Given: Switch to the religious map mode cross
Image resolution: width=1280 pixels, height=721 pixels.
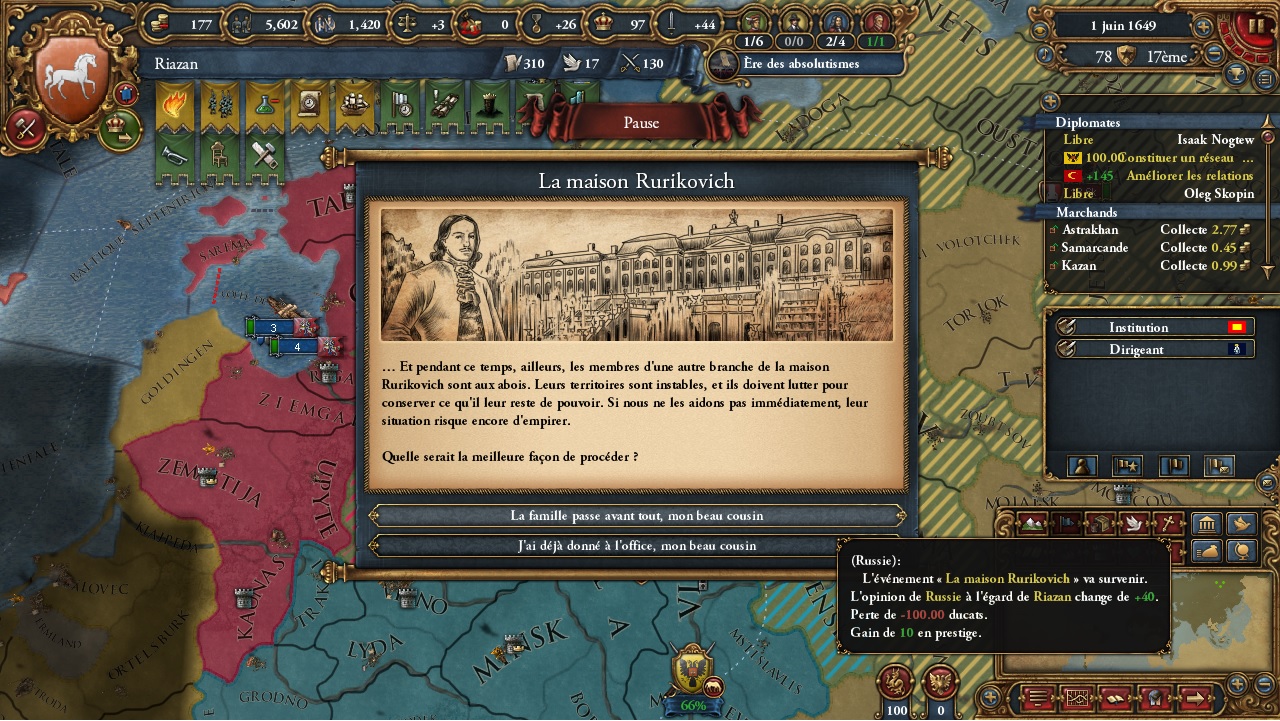Looking at the screenshot, I should (1167, 524).
